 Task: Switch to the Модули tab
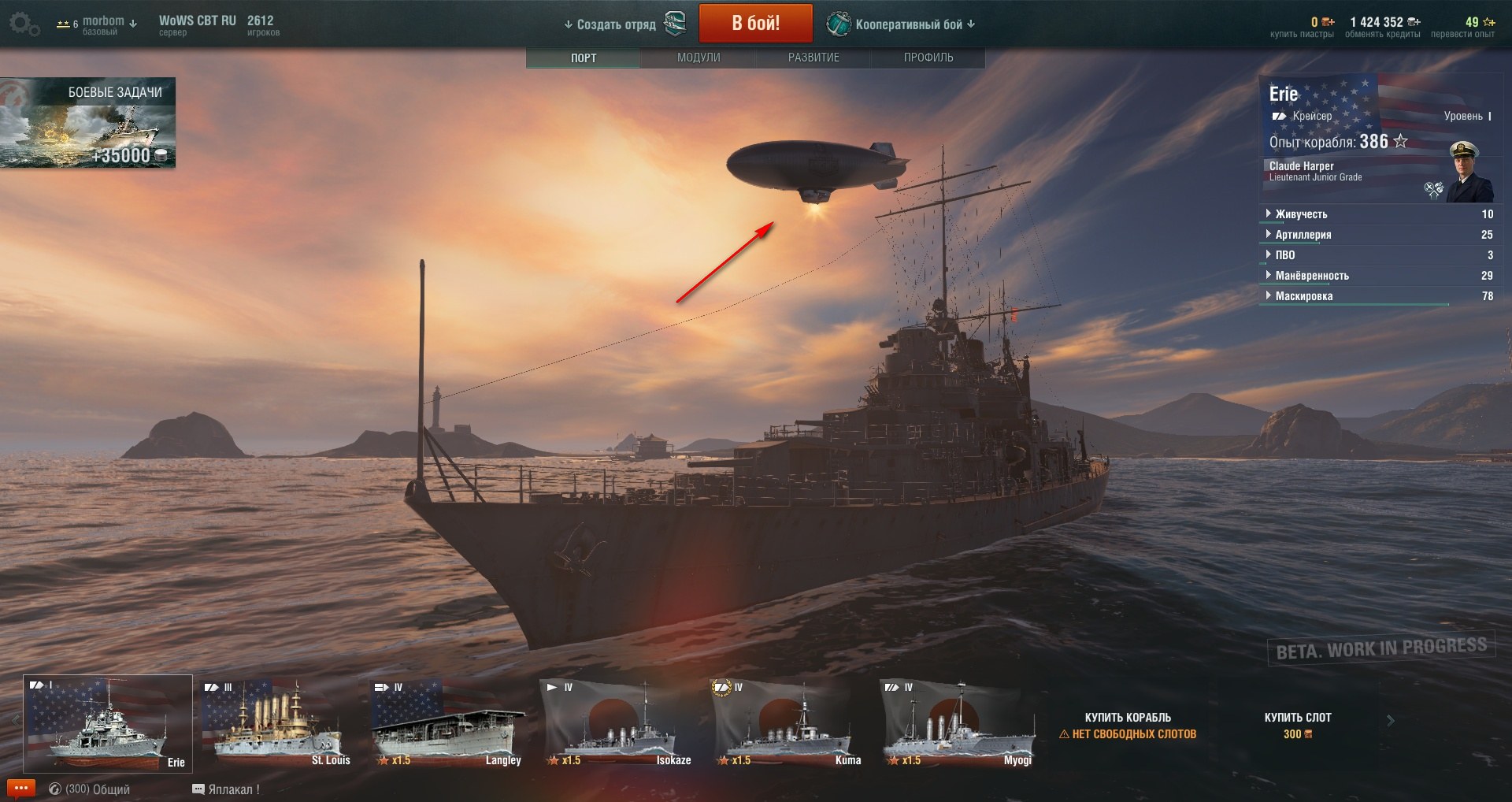(x=699, y=58)
